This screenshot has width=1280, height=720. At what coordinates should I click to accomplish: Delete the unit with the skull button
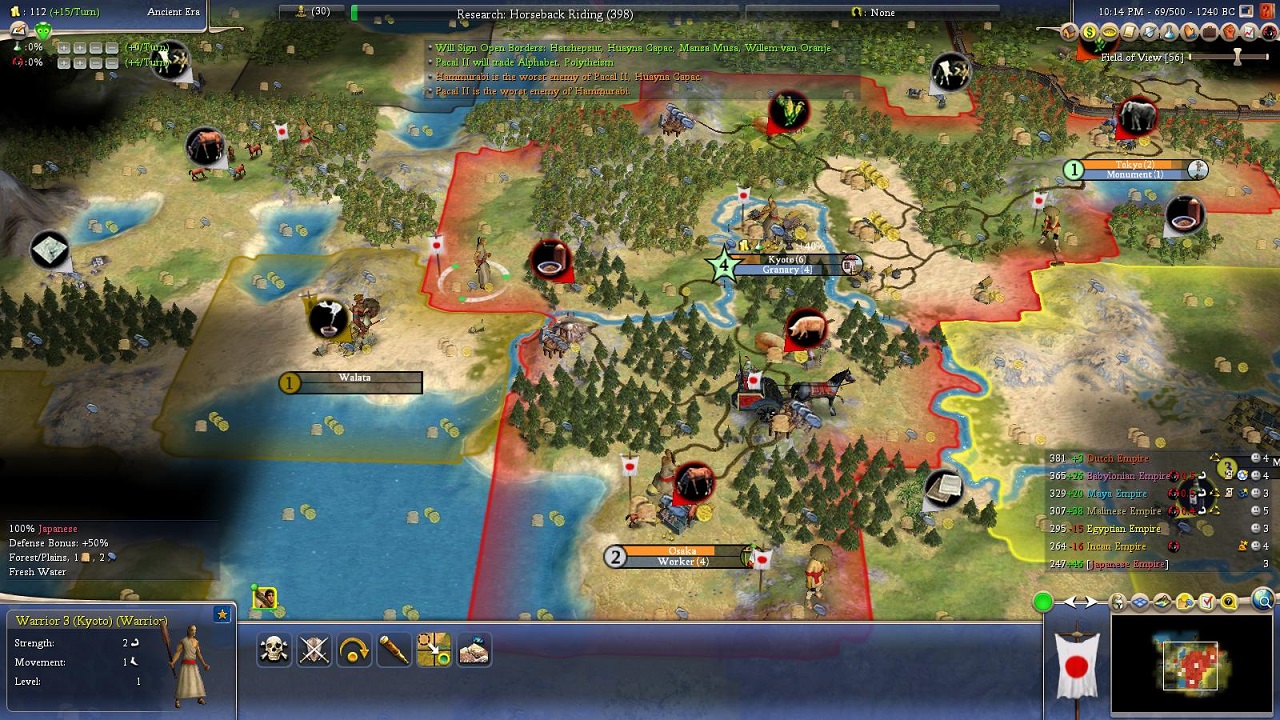tap(273, 650)
